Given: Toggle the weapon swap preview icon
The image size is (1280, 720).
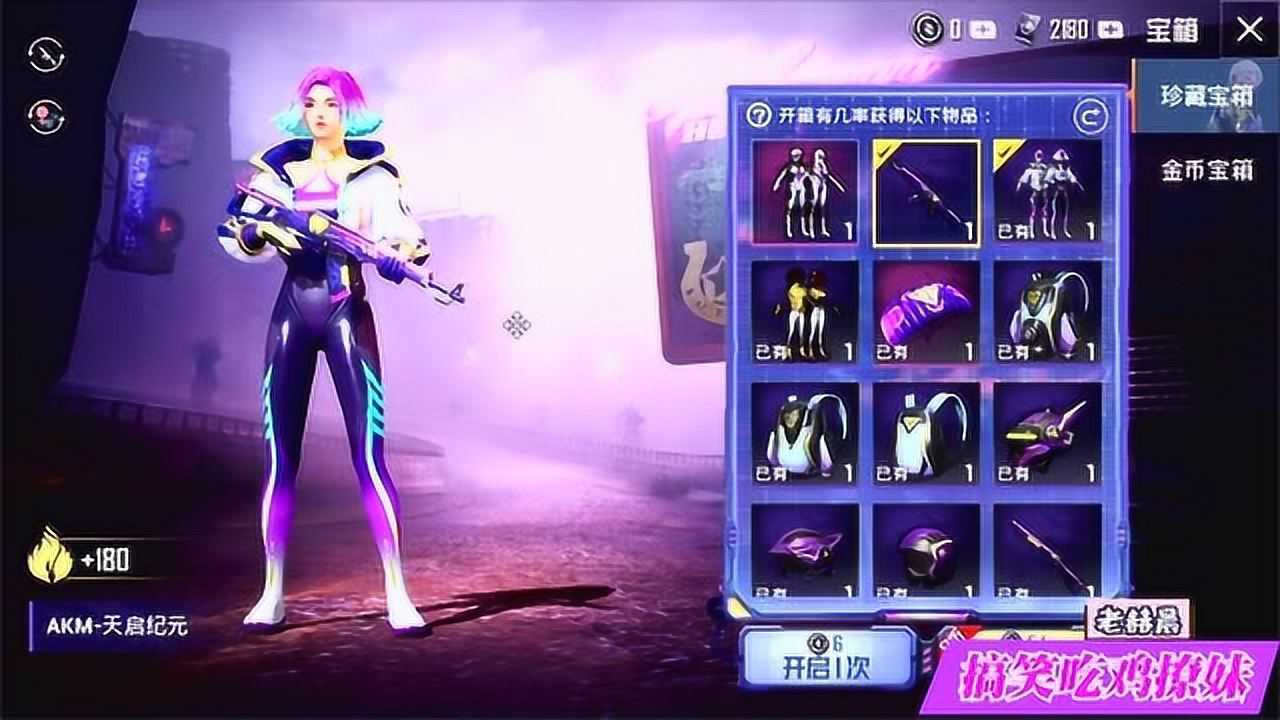Looking at the screenshot, I should click(47, 55).
